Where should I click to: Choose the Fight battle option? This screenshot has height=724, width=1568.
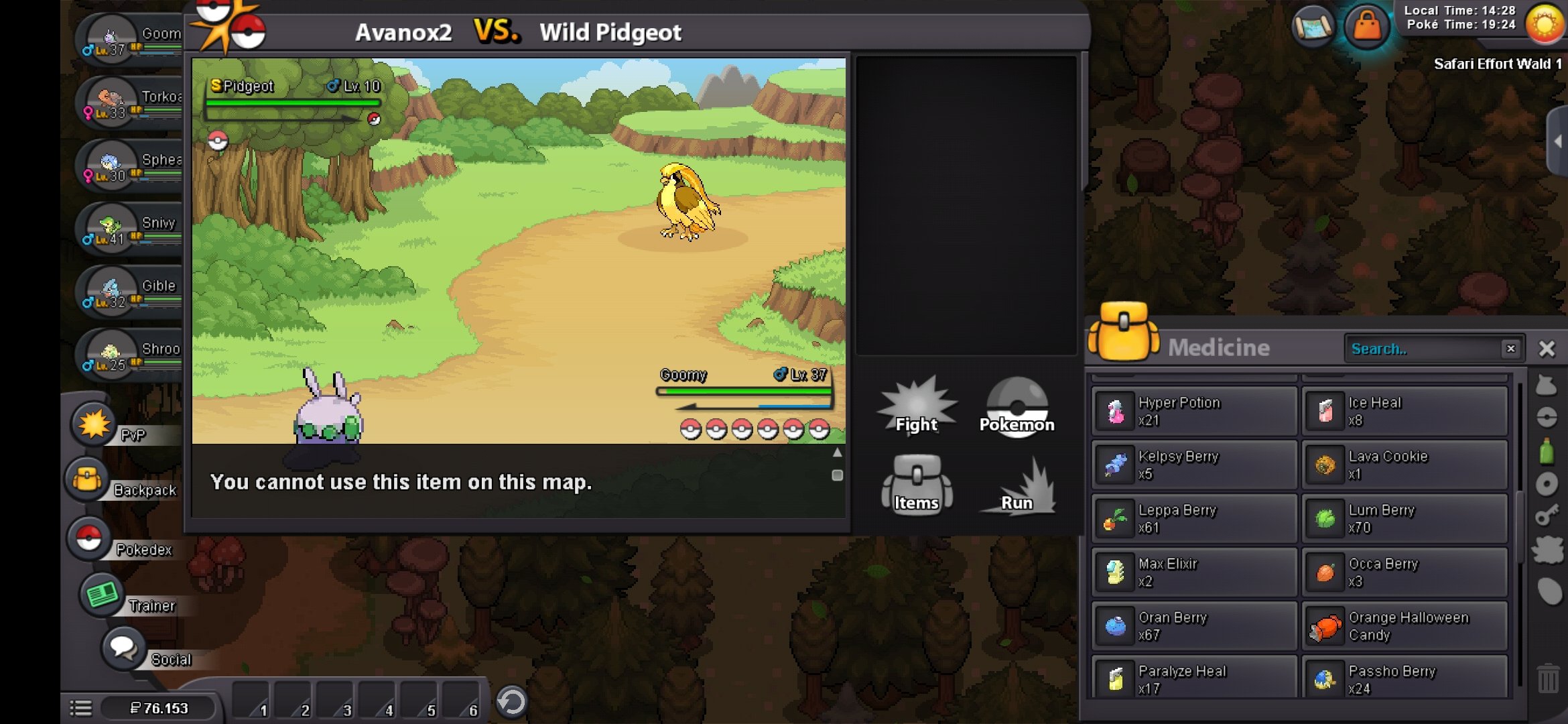[917, 407]
